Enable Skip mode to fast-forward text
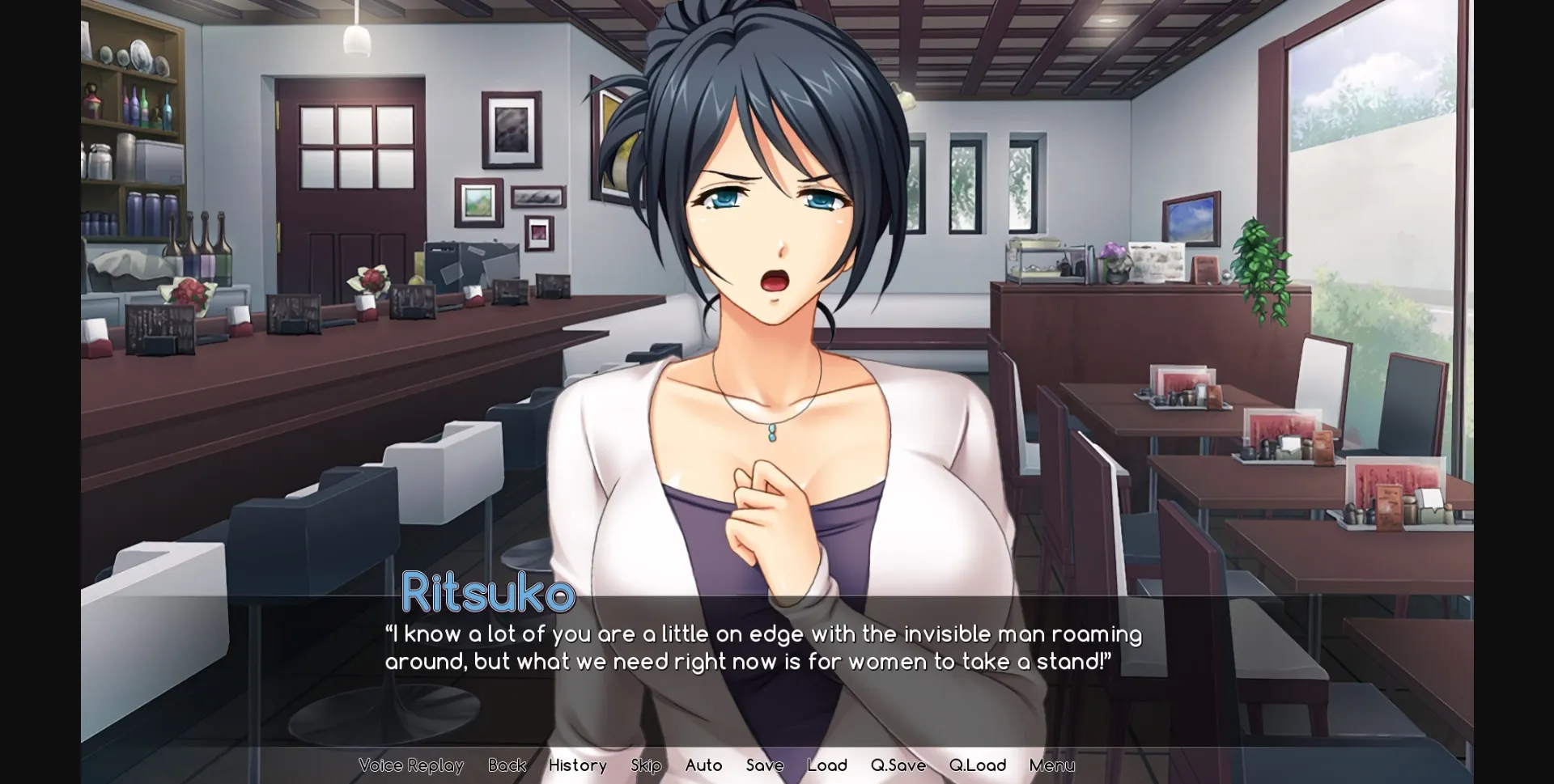Viewport: 1554px width, 784px height. click(645, 765)
